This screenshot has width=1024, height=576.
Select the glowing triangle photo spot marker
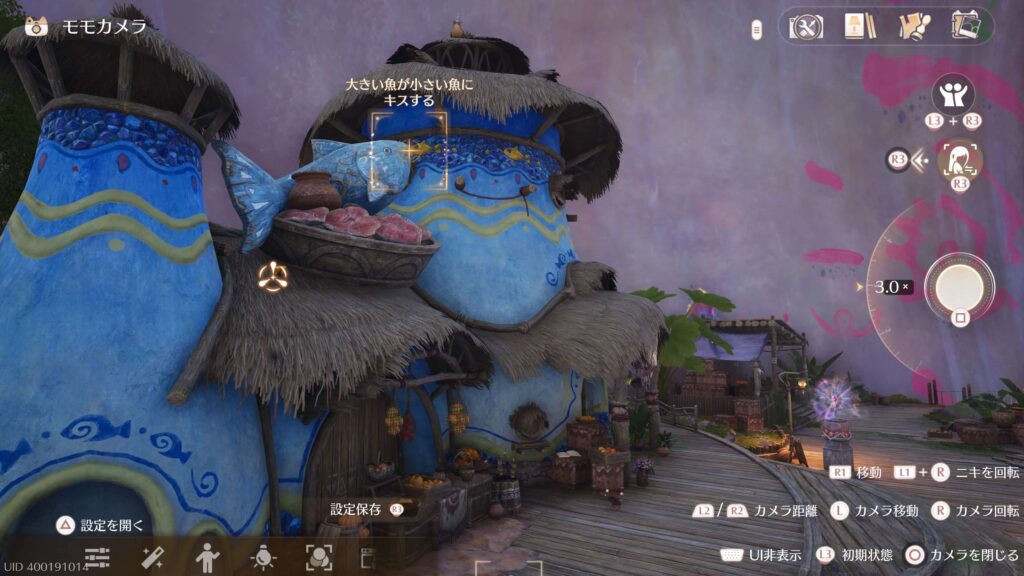click(x=271, y=276)
